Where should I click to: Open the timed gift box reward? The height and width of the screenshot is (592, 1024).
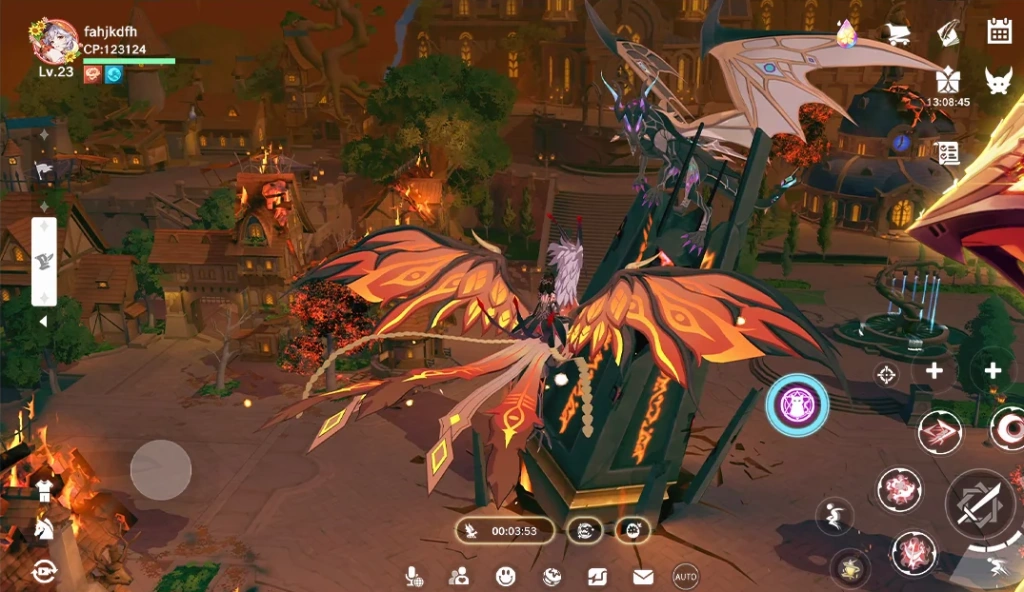947,80
